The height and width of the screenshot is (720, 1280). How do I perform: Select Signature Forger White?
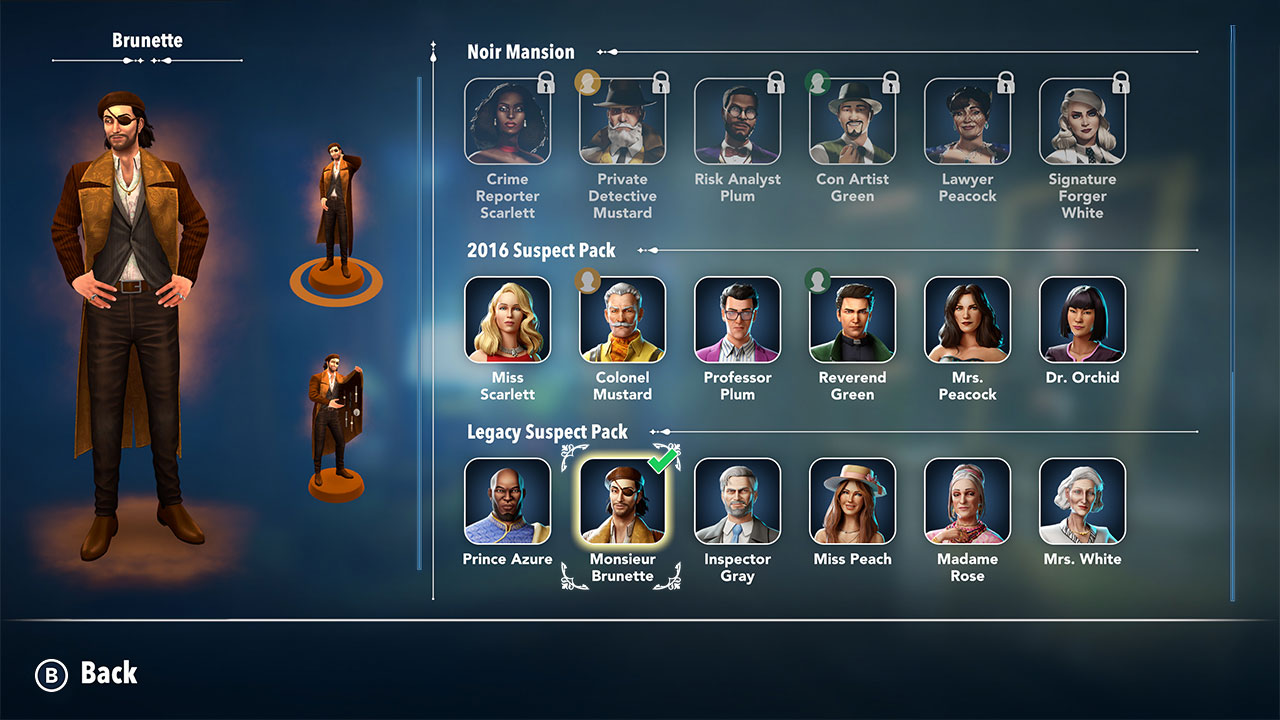tap(1082, 122)
